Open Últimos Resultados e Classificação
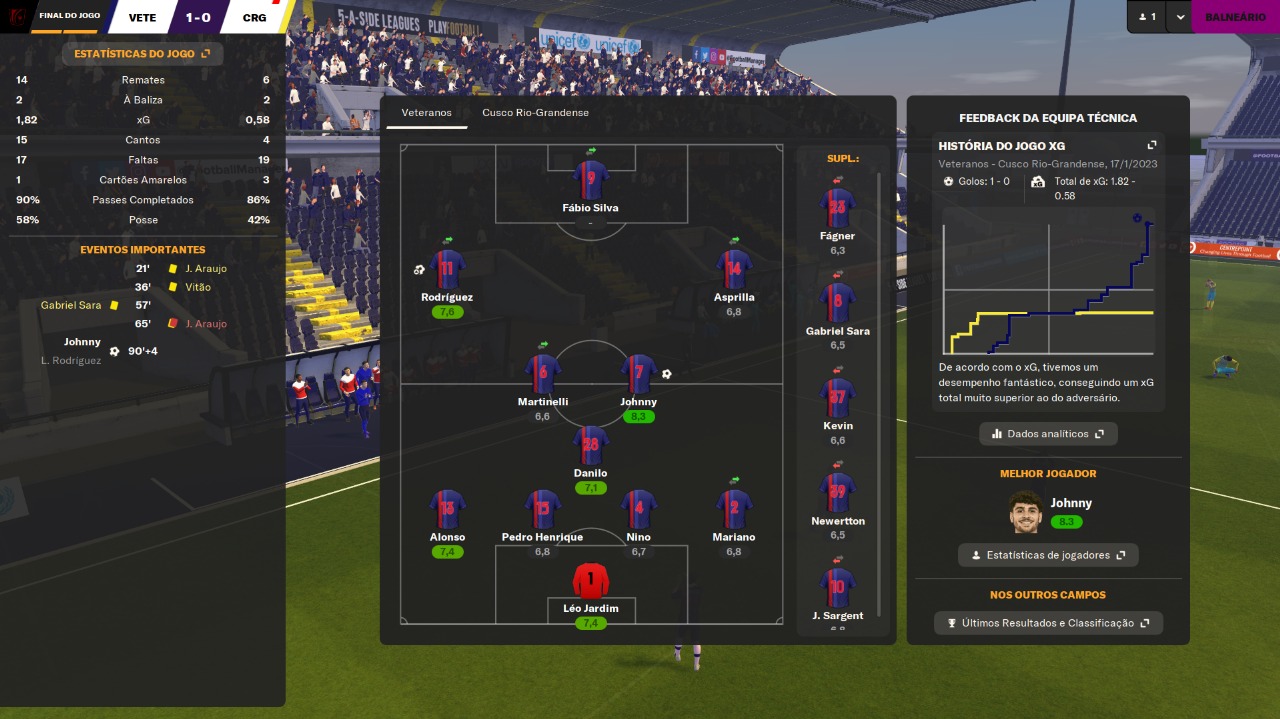1280x719 pixels. 1048,623
